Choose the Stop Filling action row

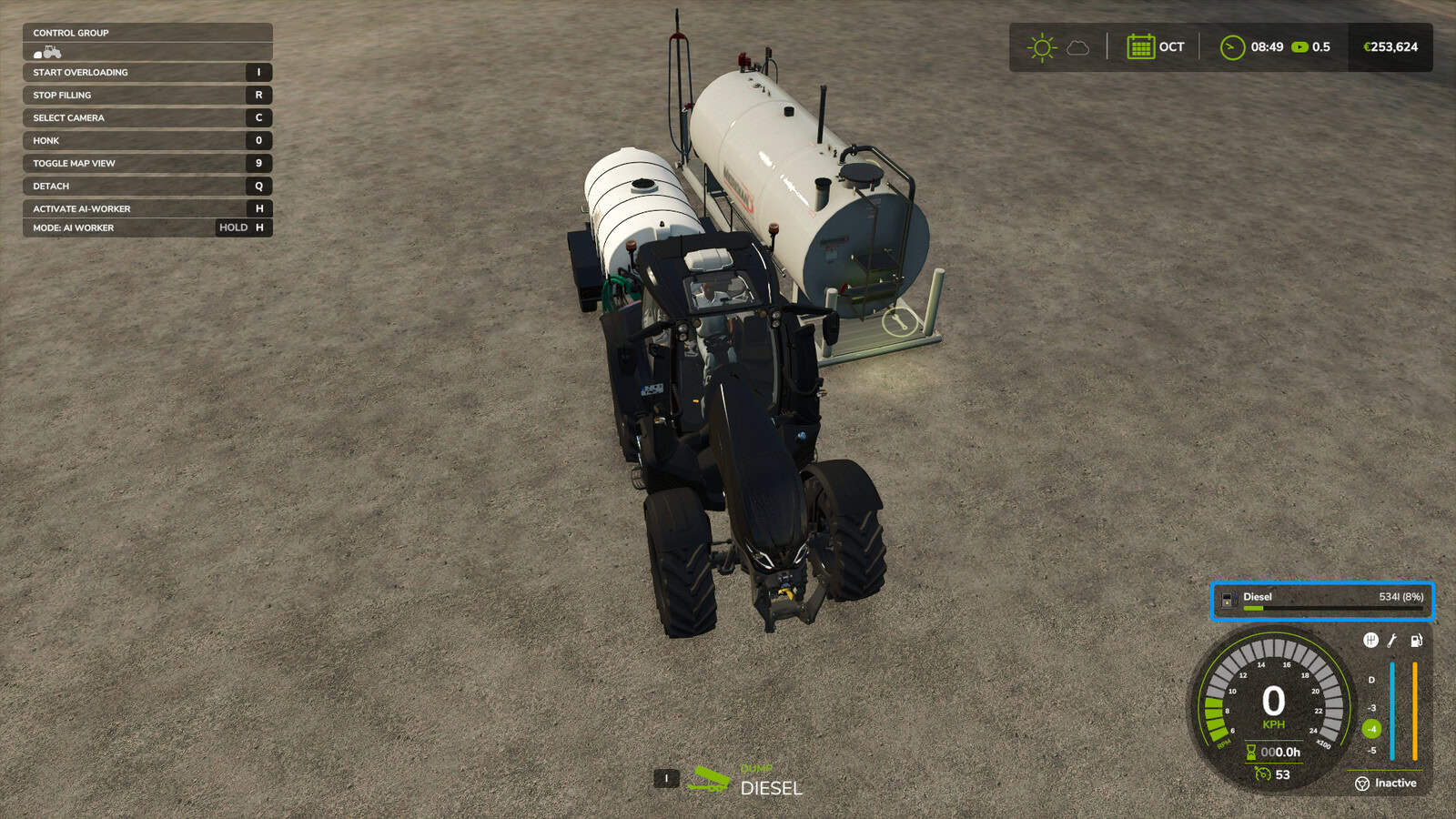(x=147, y=96)
